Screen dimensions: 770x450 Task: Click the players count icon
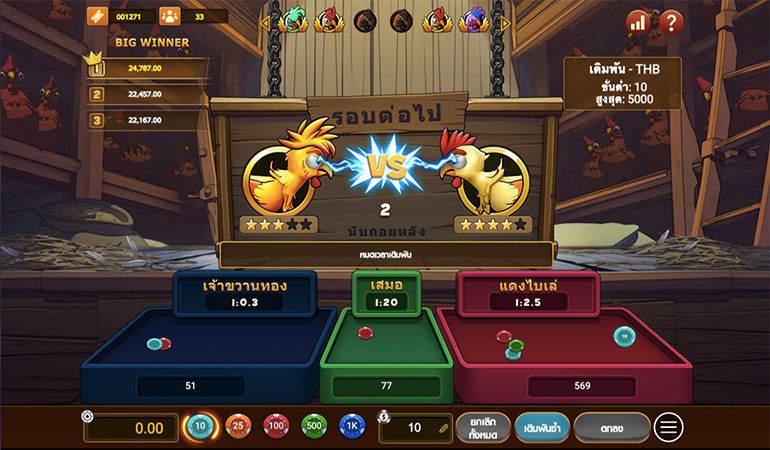(168, 16)
